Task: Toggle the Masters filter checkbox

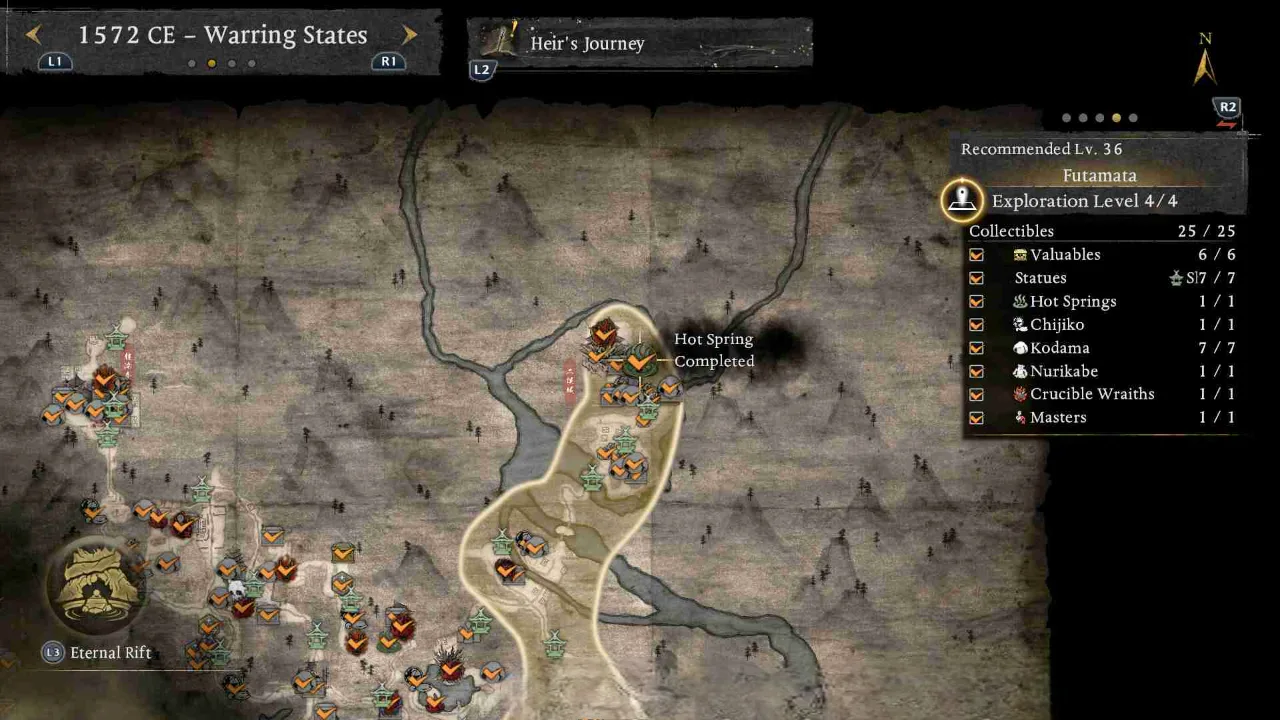Action: click(977, 418)
